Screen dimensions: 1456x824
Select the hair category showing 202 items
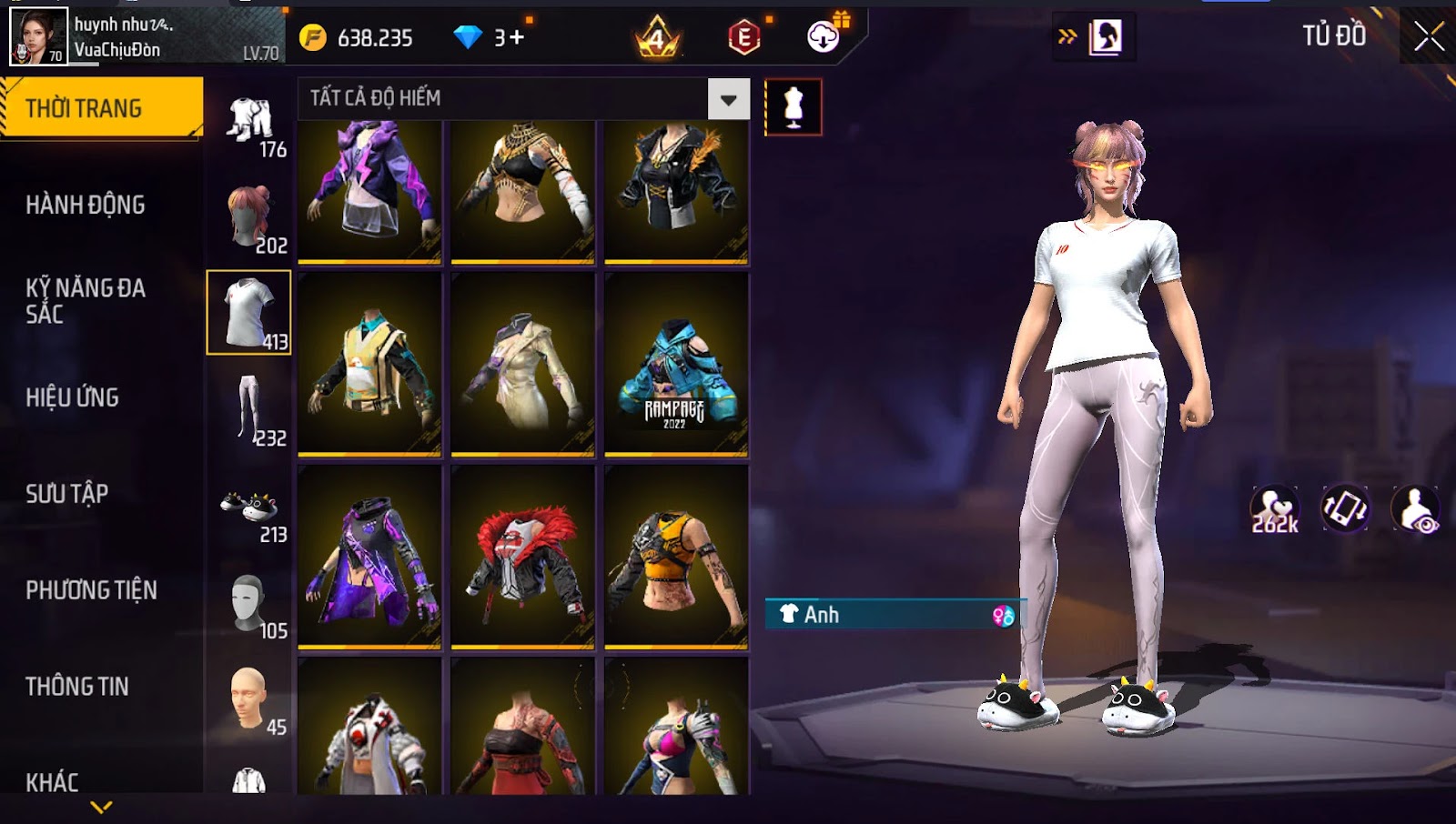pyautogui.click(x=249, y=217)
